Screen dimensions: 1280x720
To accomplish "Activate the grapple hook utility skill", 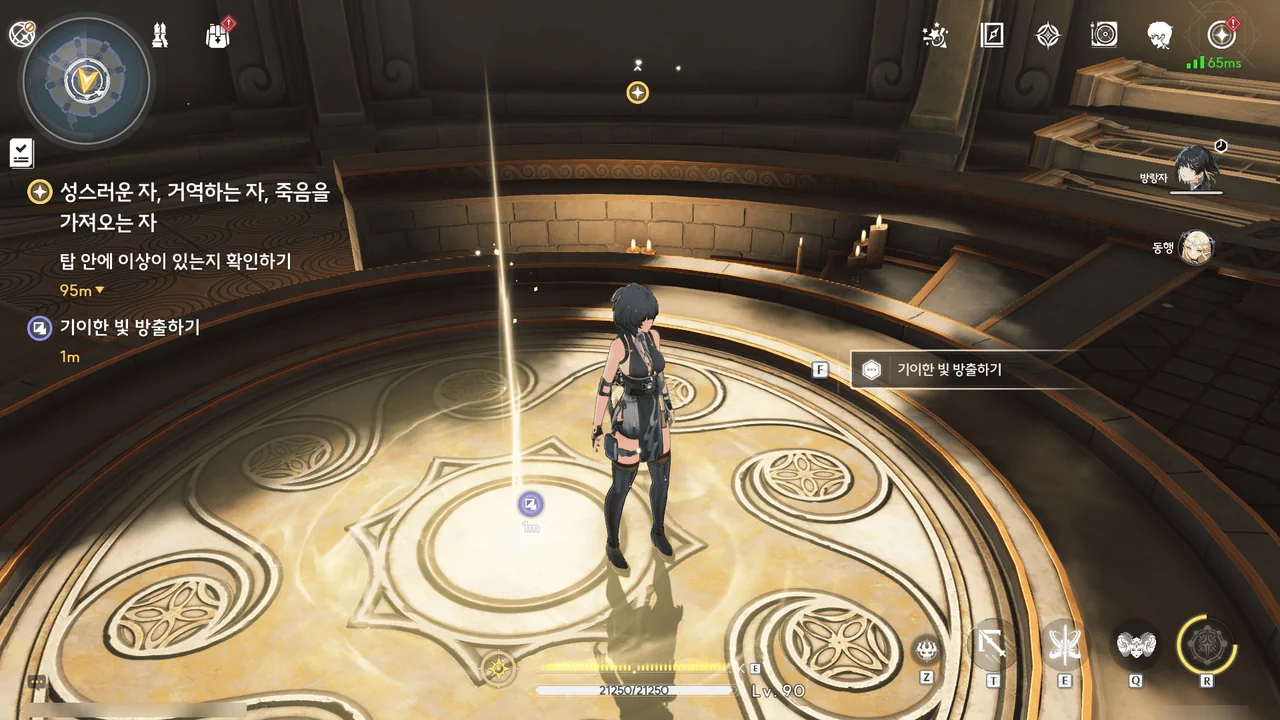I will point(993,645).
